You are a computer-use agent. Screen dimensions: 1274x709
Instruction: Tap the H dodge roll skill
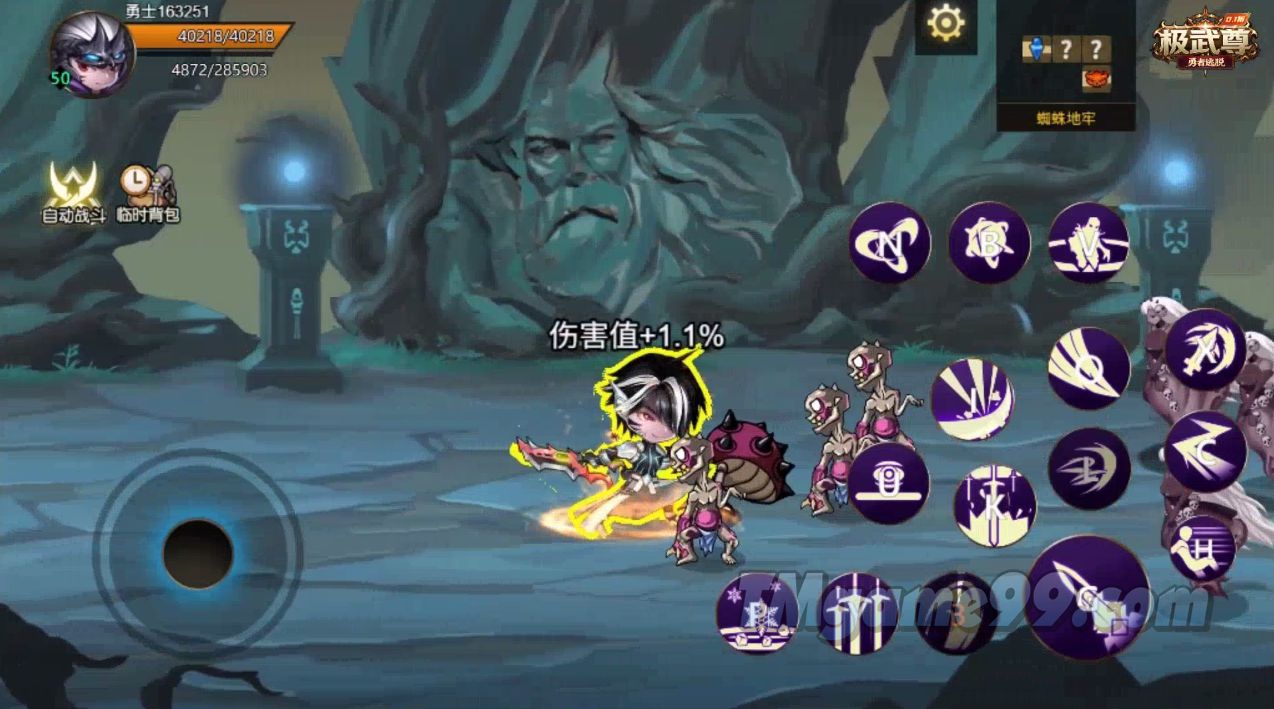(x=1202, y=548)
